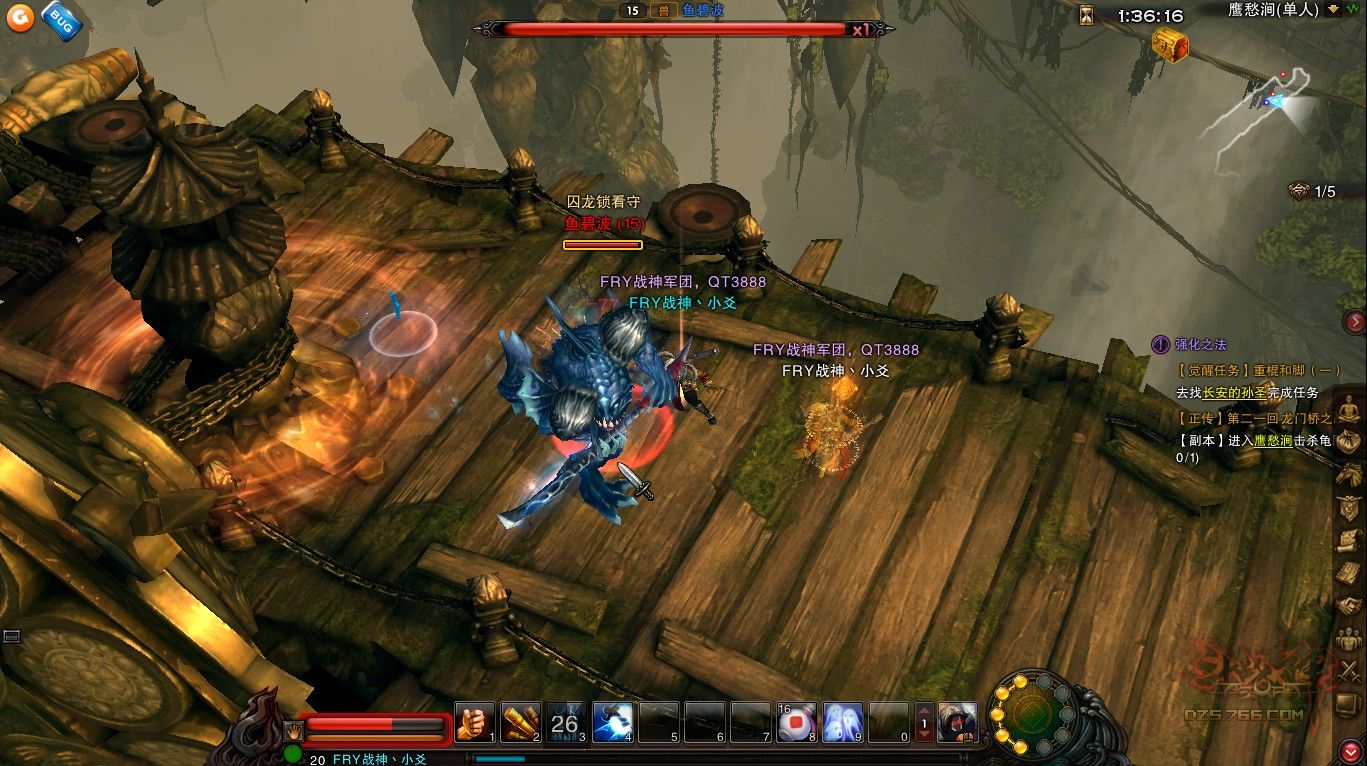
Task: Open the crossed swords menu icon
Action: 1350,671
